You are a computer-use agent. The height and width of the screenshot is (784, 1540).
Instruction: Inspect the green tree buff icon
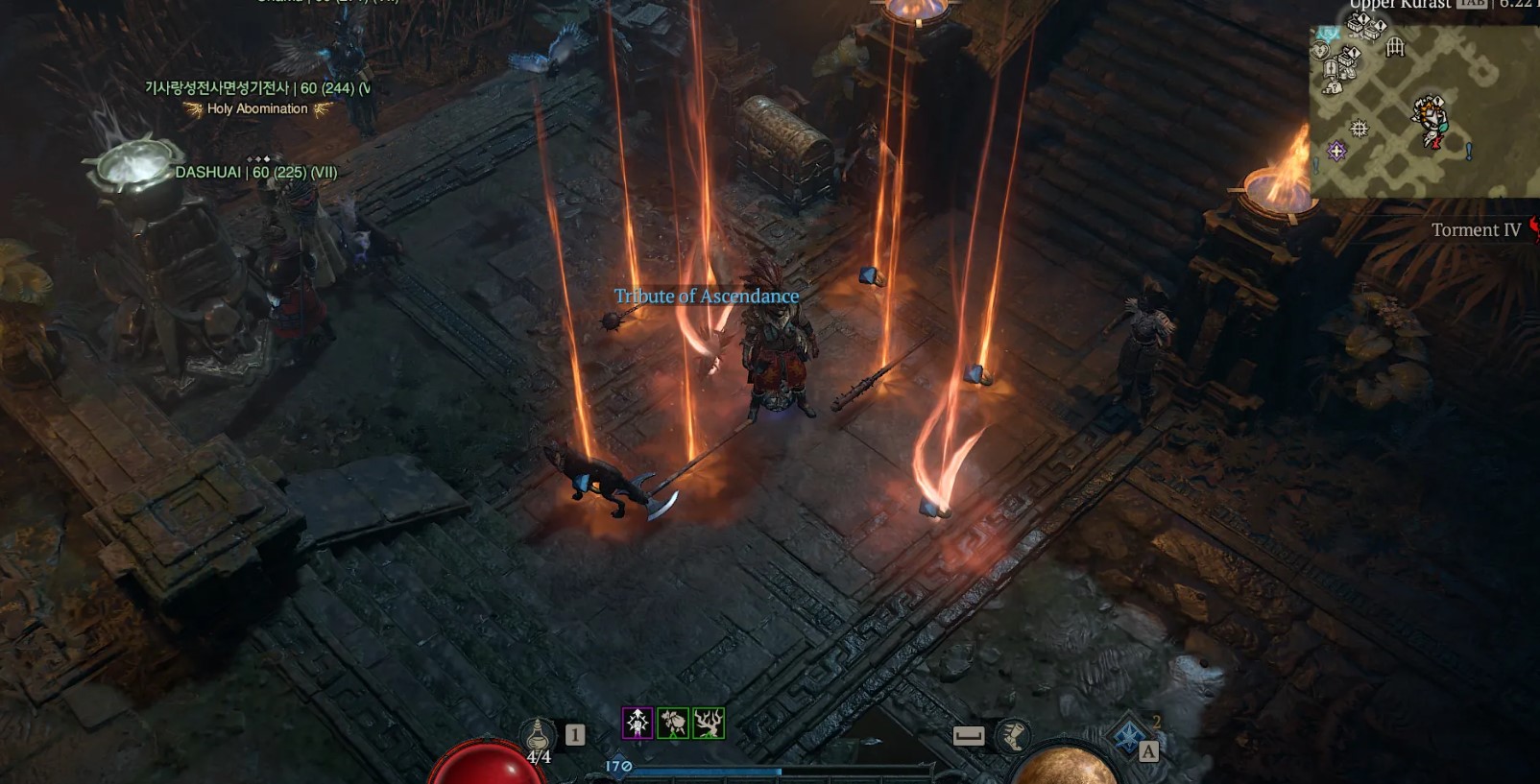[709, 723]
